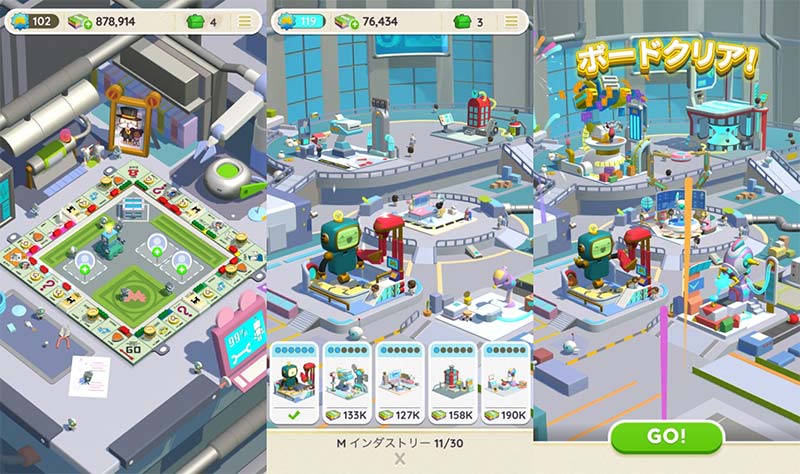
Task: Add cash via the 76,434 money icon
Action: 349,21
